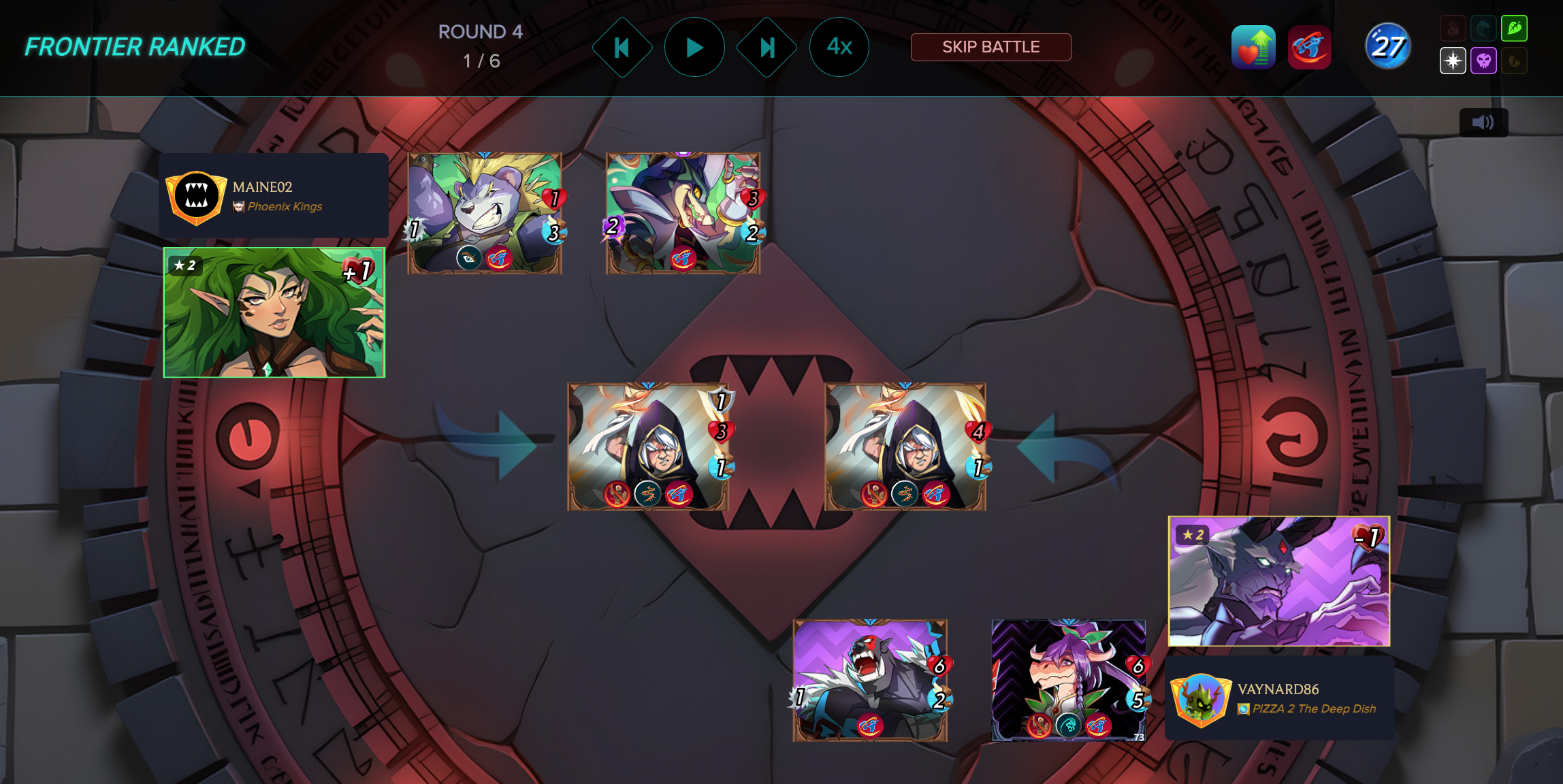Toggle the 4x playback speed
This screenshot has height=784, width=1563.
coord(839,47)
